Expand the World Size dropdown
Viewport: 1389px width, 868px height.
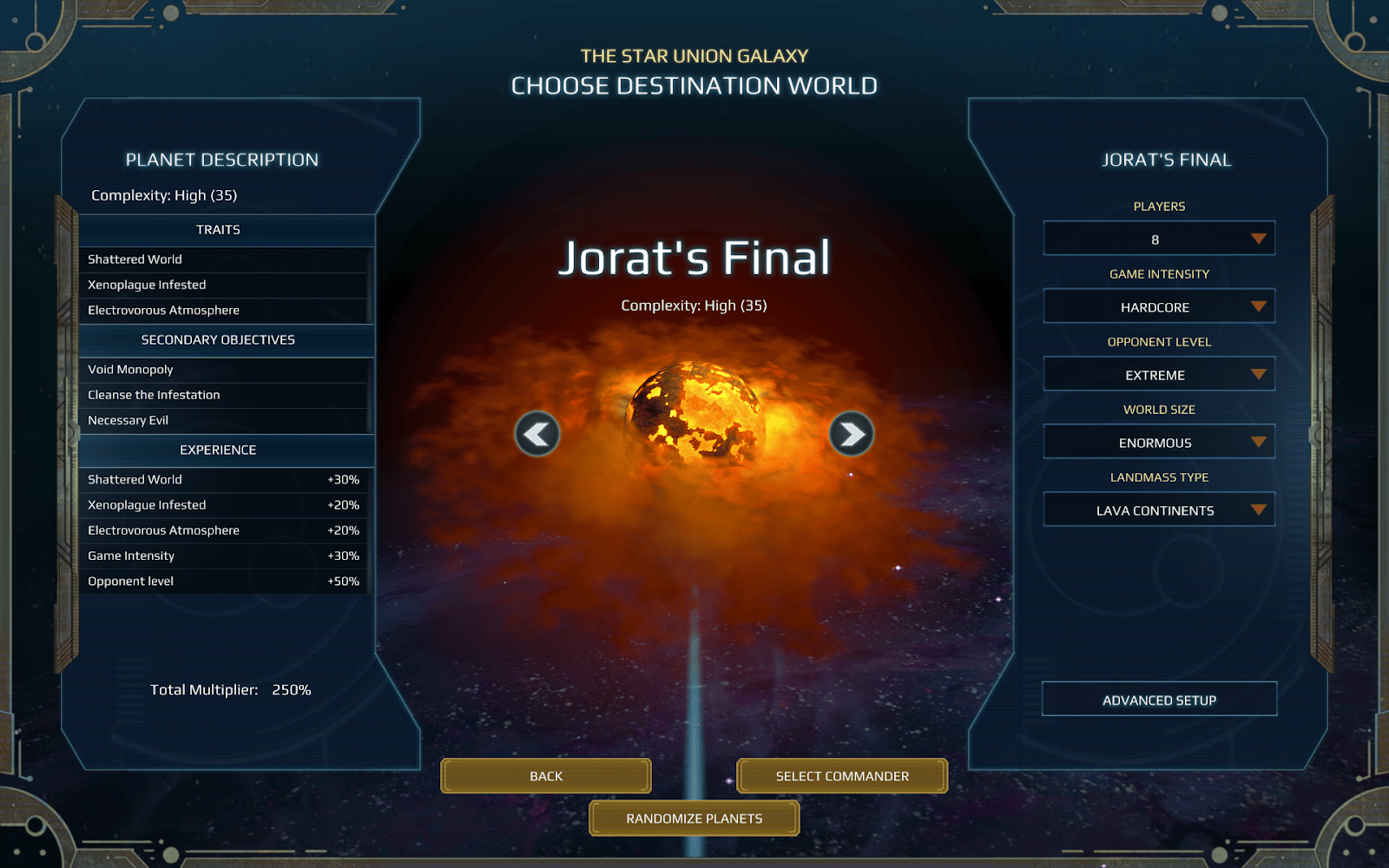click(x=1159, y=442)
